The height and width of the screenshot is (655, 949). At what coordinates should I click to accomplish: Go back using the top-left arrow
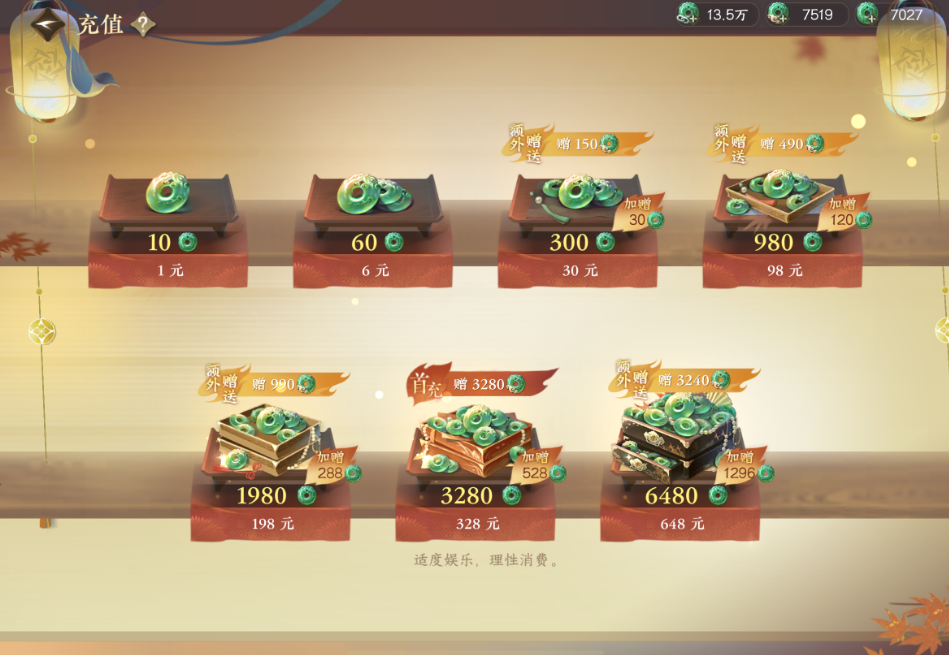point(46,25)
